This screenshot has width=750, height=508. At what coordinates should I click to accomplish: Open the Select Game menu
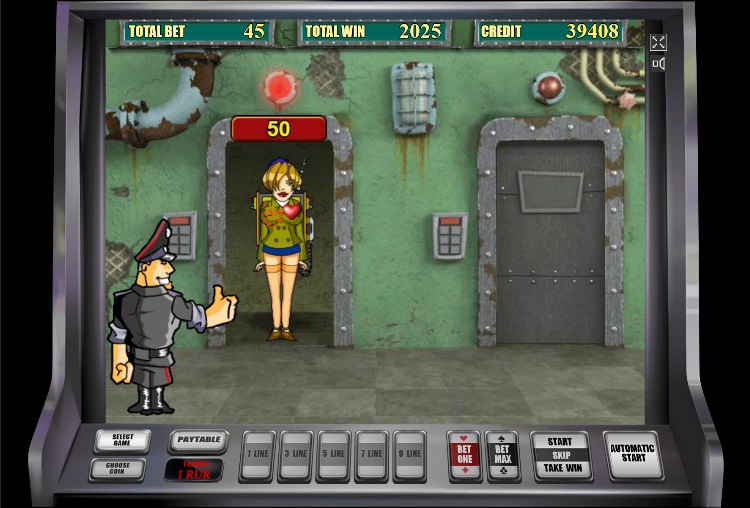point(122,441)
